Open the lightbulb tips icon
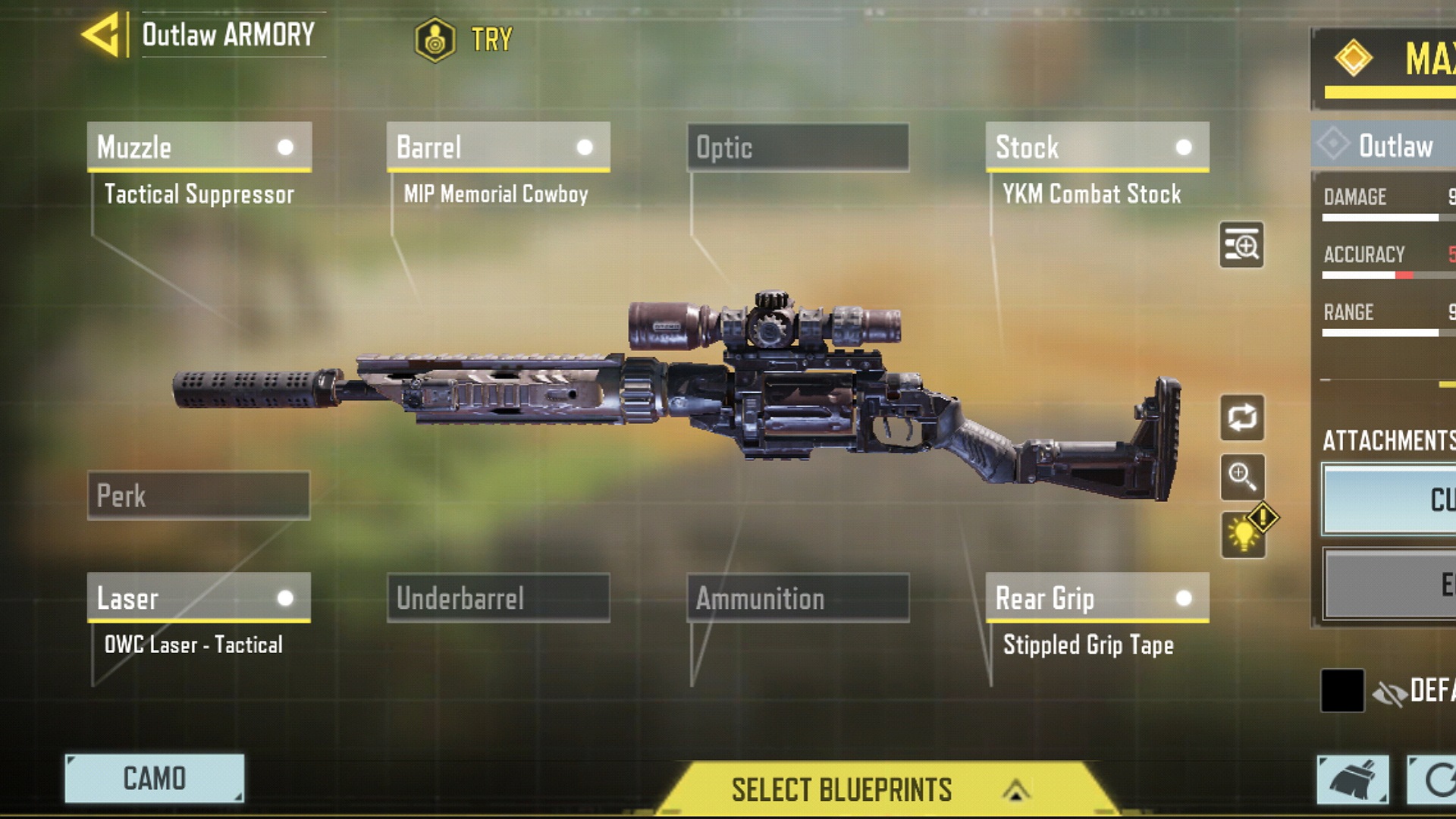The width and height of the screenshot is (1456, 819). point(1243,535)
